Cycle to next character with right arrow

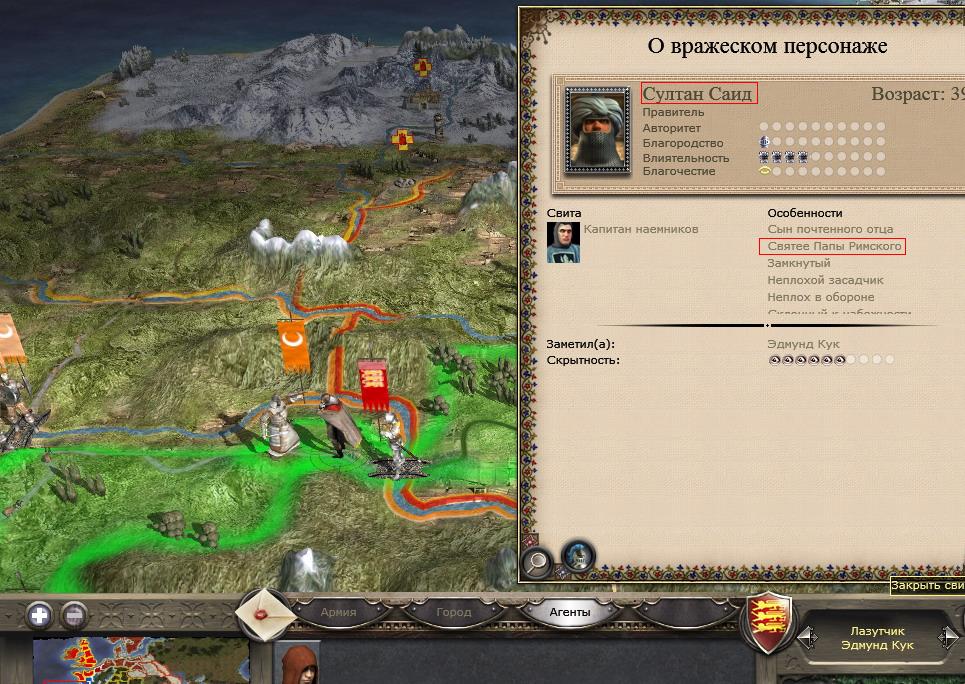click(x=947, y=637)
